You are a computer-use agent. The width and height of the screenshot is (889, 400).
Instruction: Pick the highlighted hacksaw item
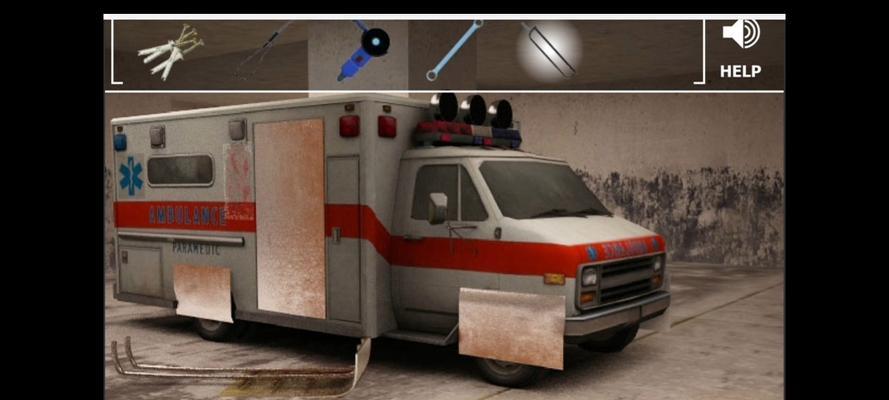click(x=549, y=49)
